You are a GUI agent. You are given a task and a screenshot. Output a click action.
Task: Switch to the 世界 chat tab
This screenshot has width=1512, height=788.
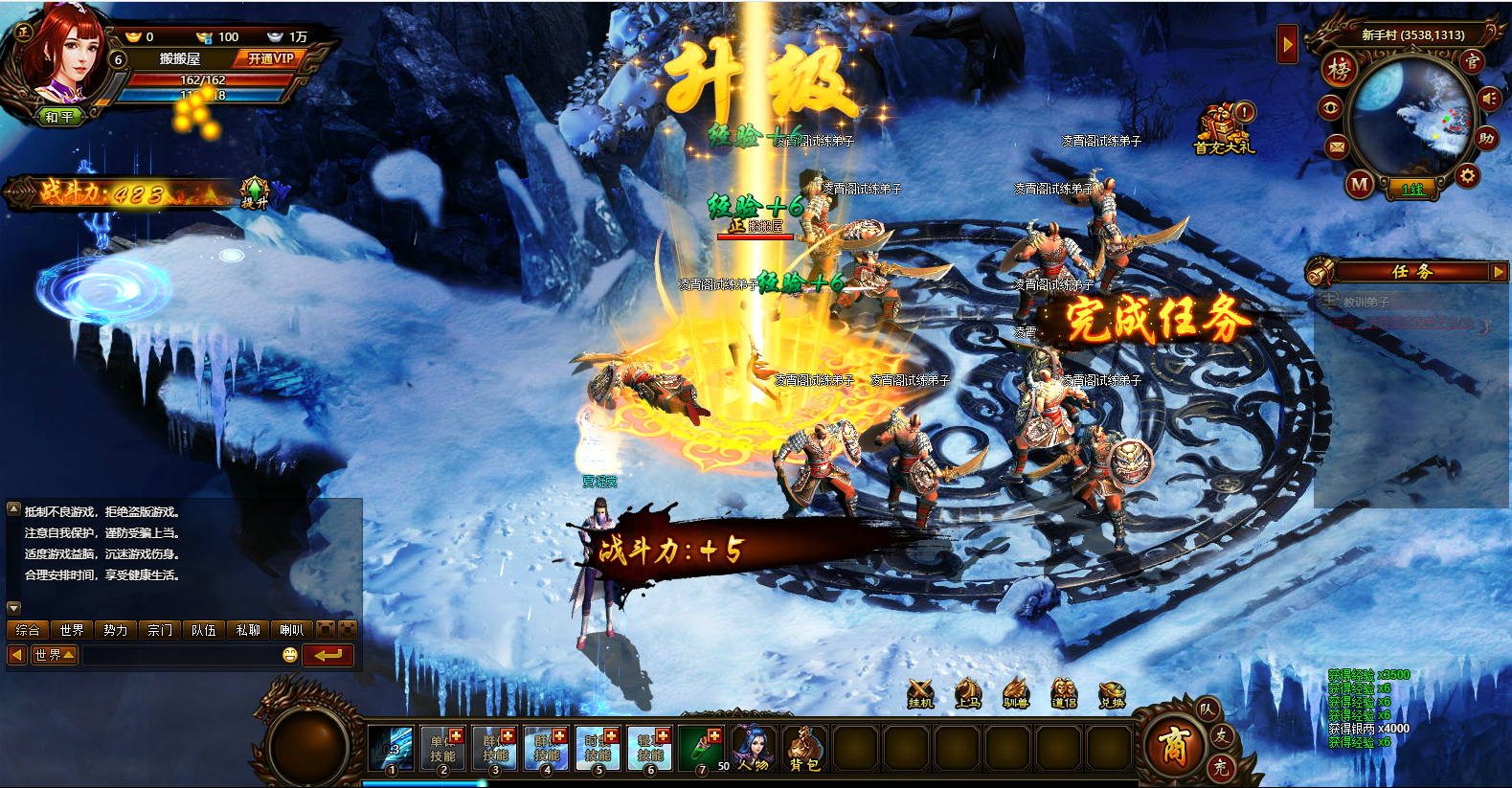pyautogui.click(x=72, y=630)
